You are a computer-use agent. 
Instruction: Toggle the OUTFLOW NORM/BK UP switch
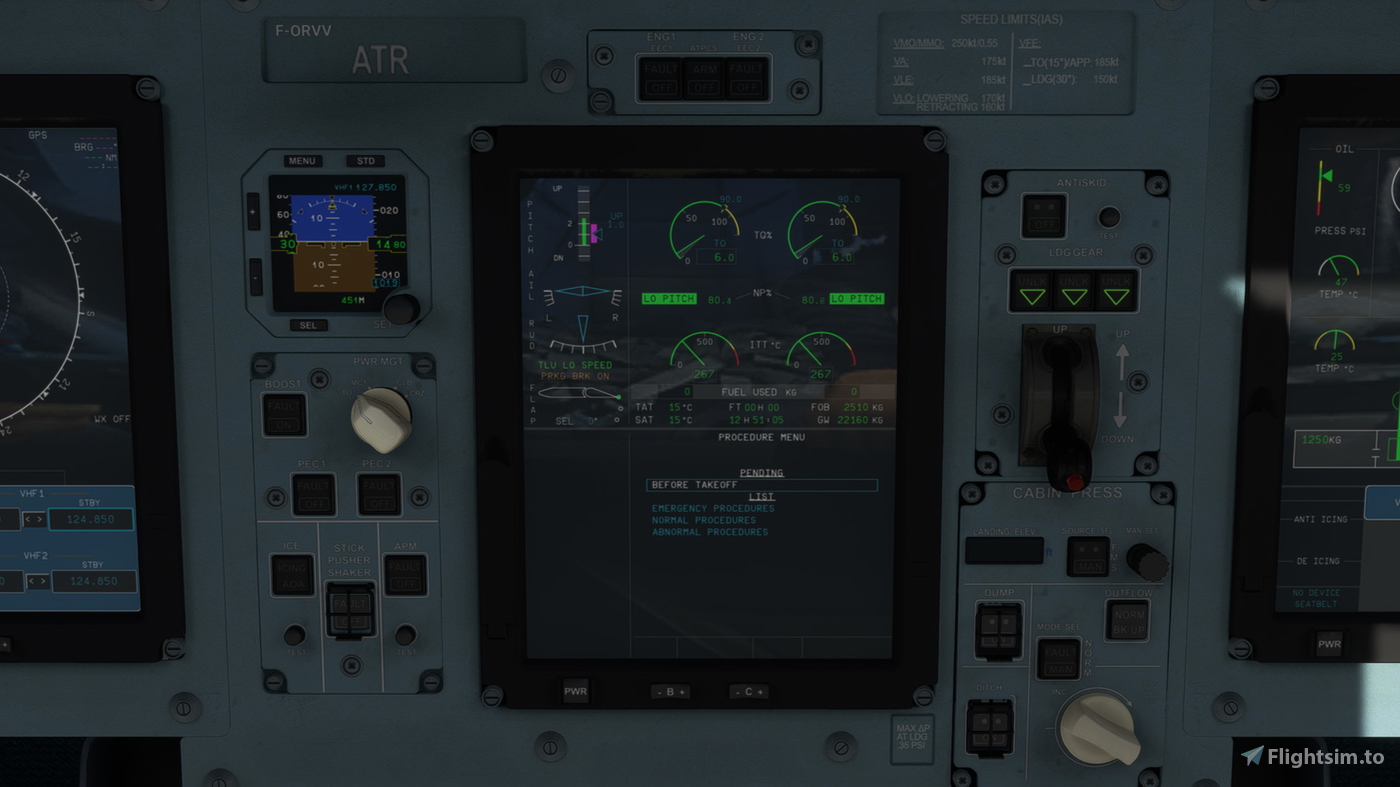pos(1129,620)
